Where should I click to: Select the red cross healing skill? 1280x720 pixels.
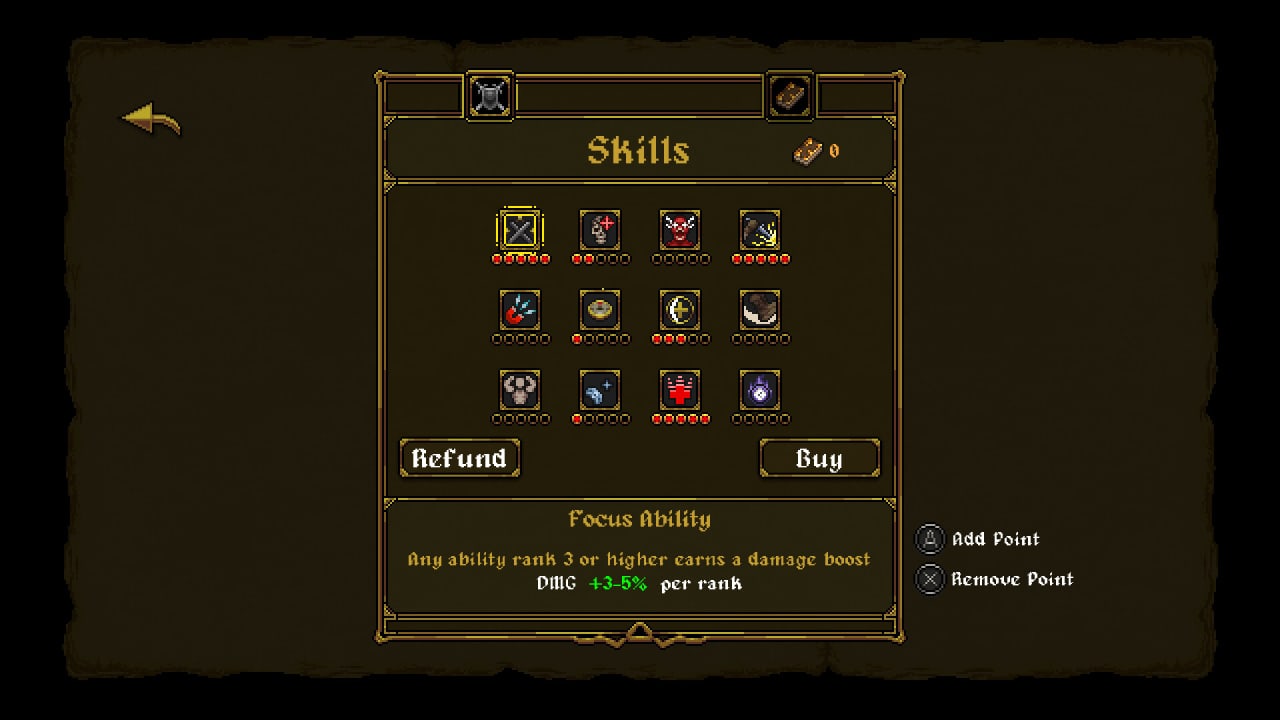680,390
